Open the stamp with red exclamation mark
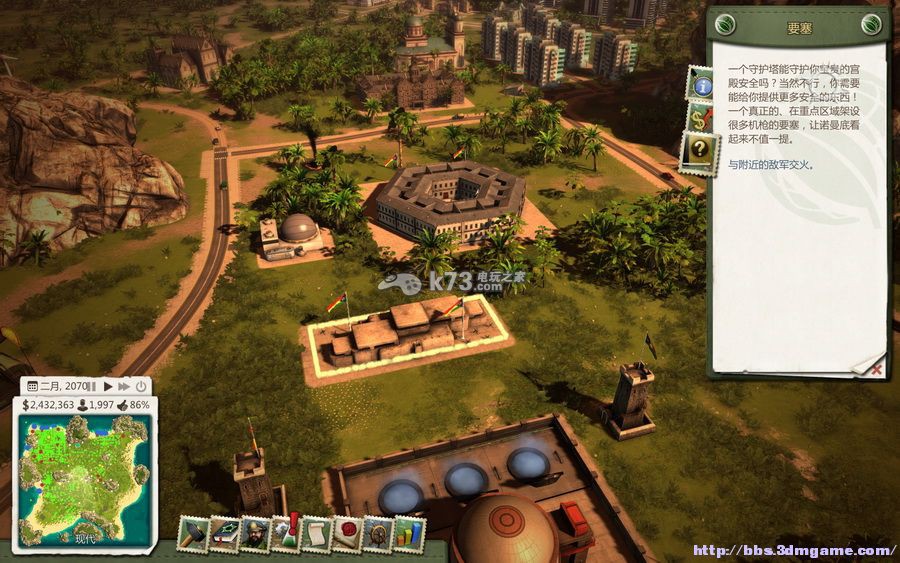Screen dimensions: 900x563 286,535
